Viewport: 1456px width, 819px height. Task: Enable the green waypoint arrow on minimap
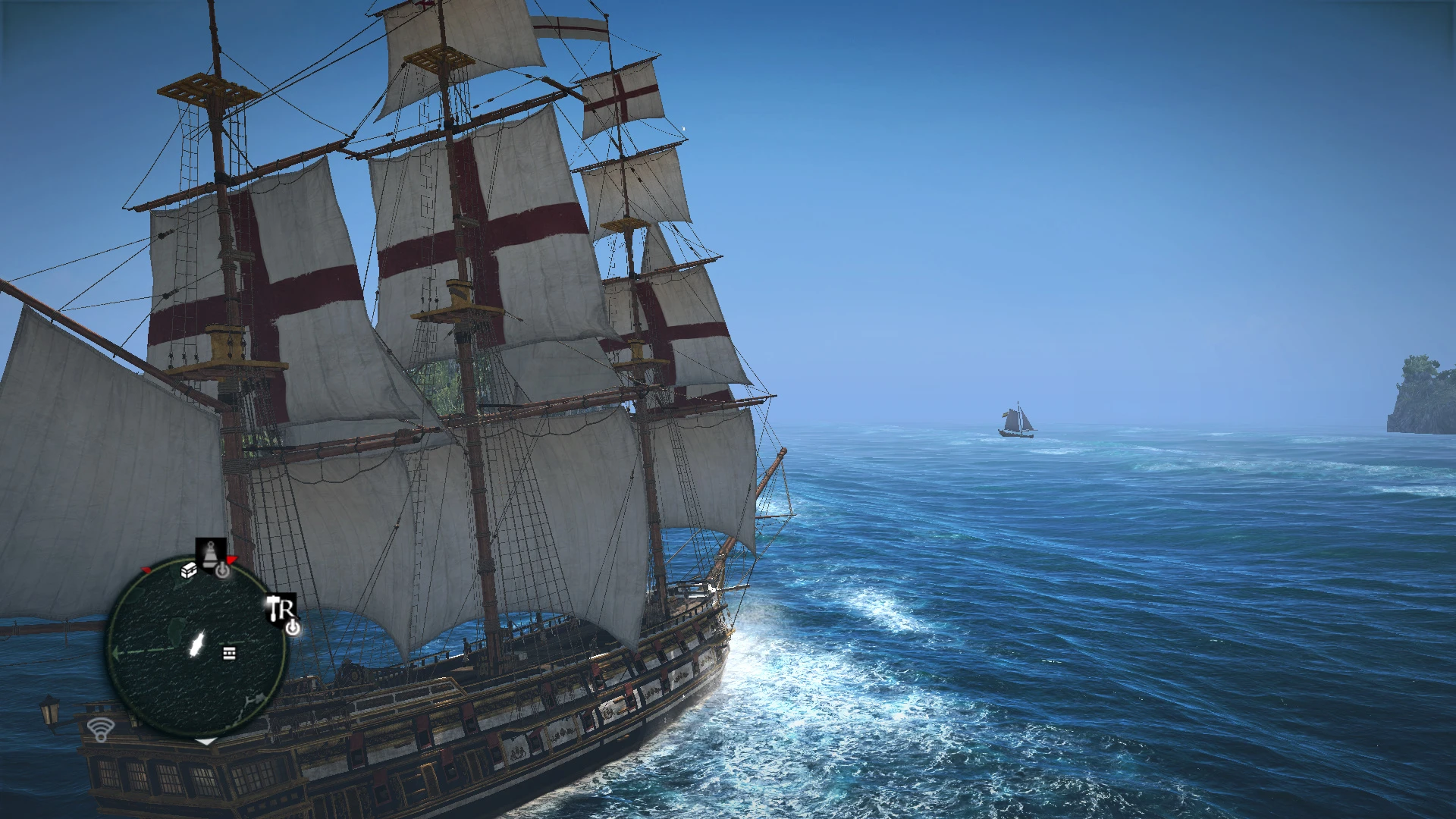click(x=115, y=652)
